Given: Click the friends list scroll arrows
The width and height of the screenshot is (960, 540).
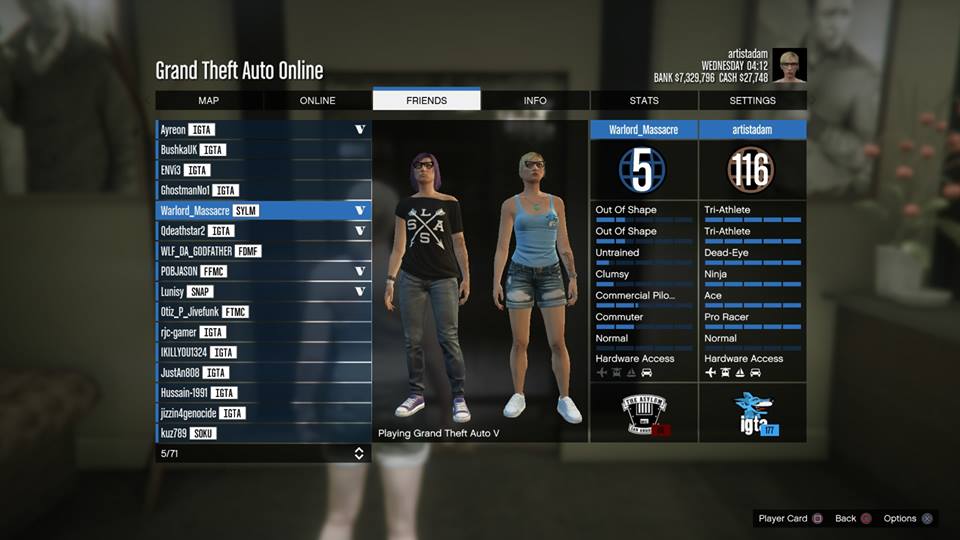Looking at the screenshot, I should coord(359,454).
